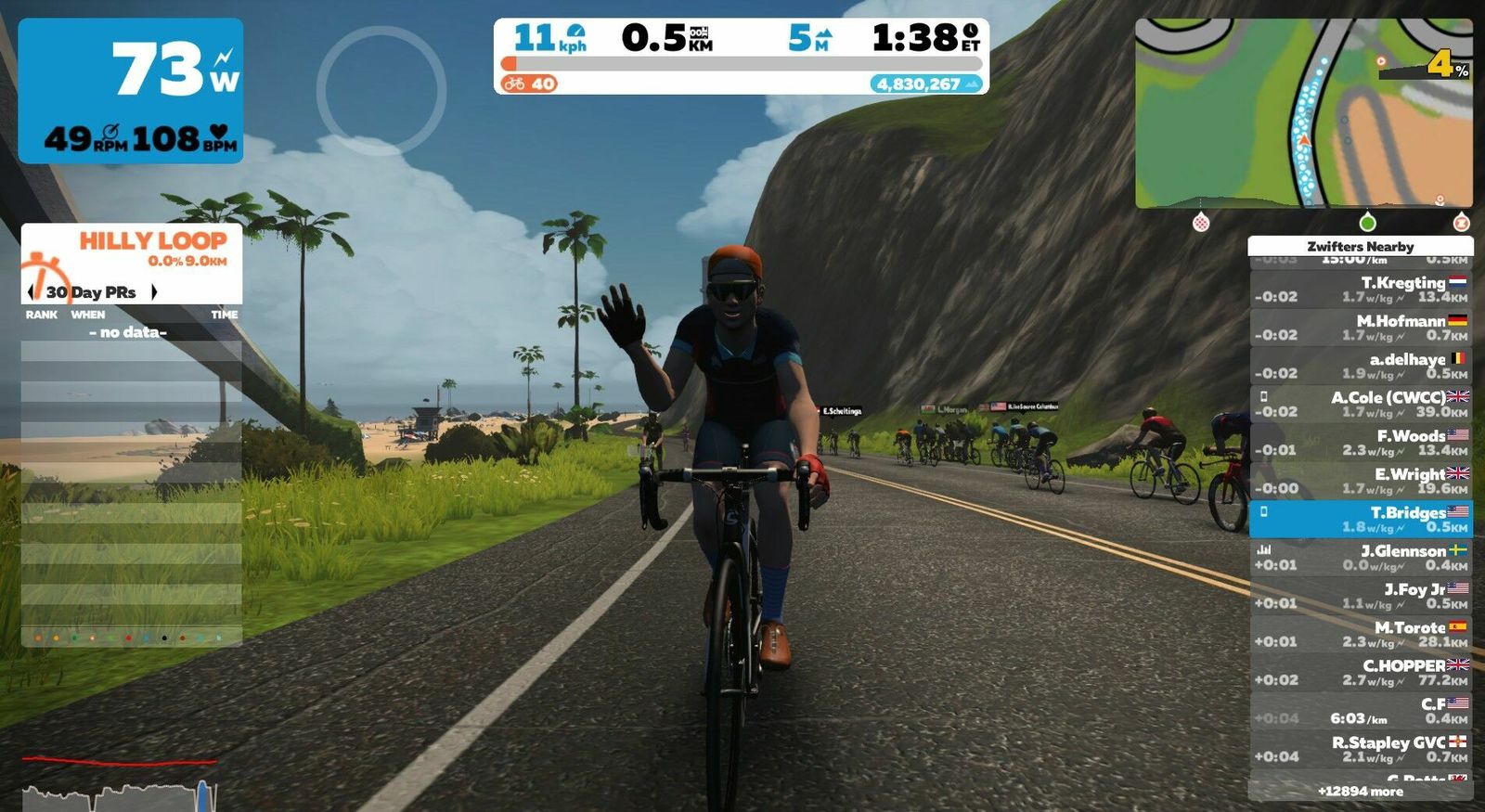Select a.delhaye rider row

pos(1361,366)
